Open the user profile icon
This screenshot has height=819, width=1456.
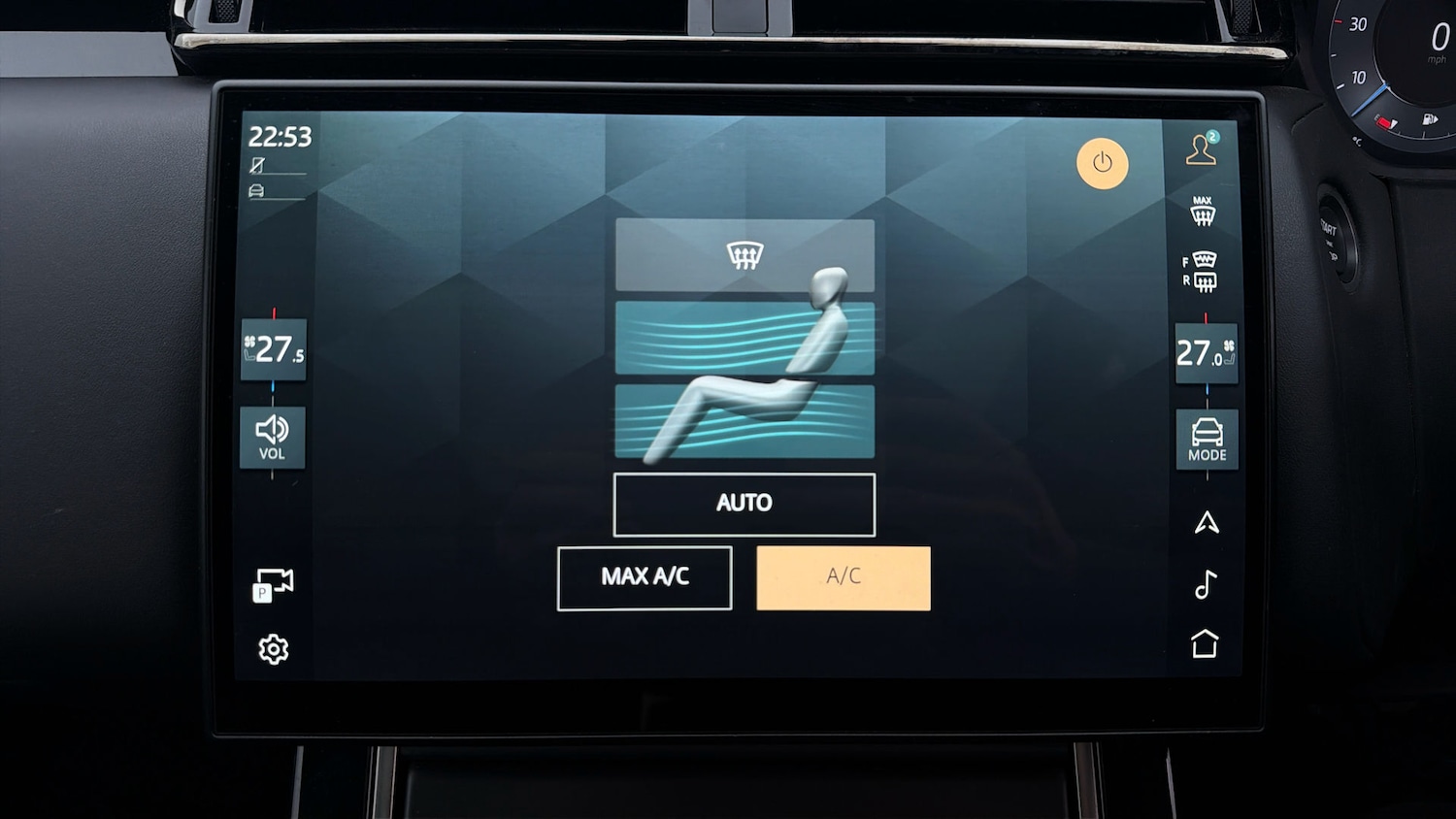tap(1202, 149)
